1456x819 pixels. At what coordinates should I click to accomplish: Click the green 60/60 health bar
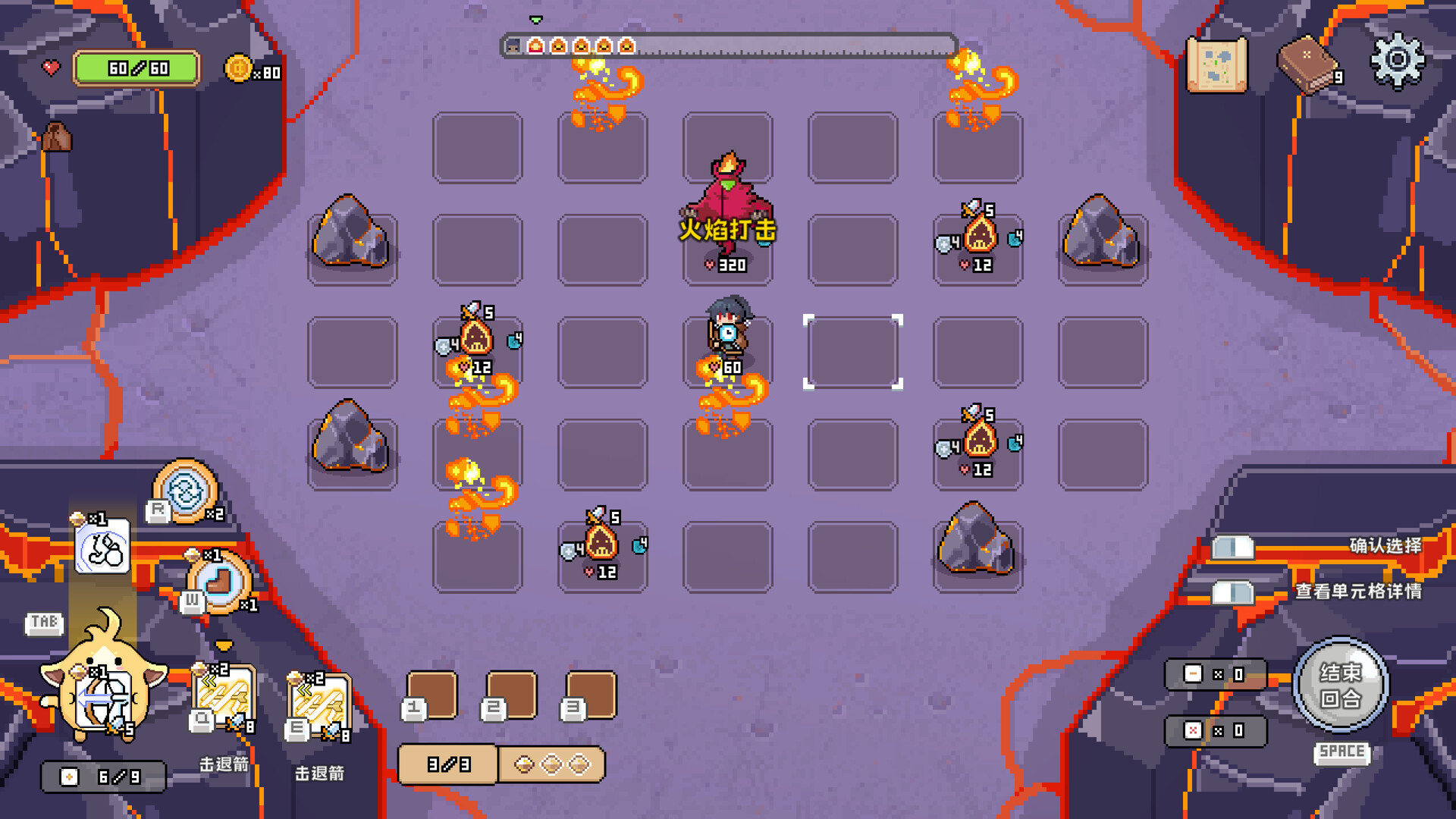coord(138,68)
